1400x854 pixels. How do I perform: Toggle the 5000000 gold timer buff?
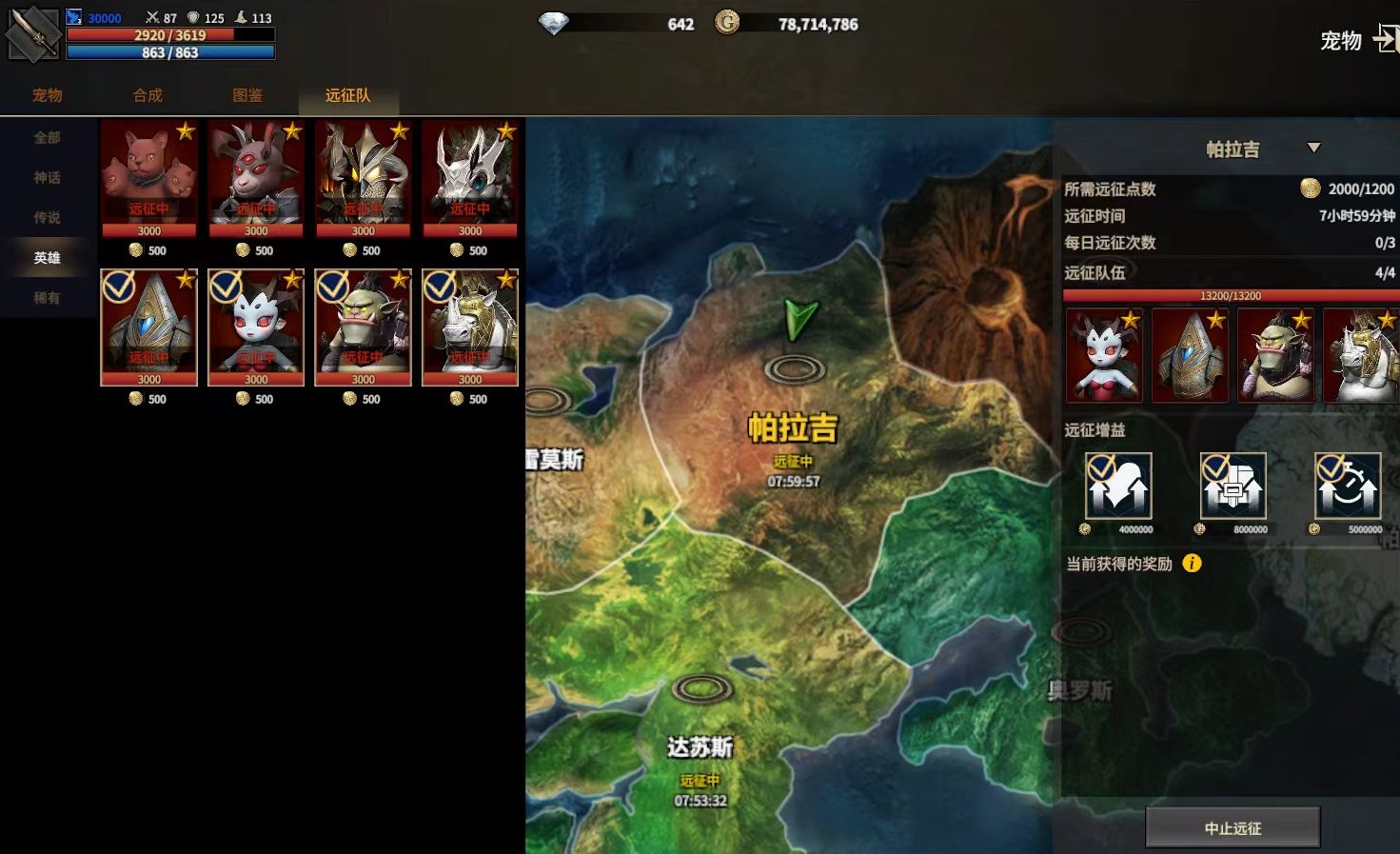point(1348,486)
